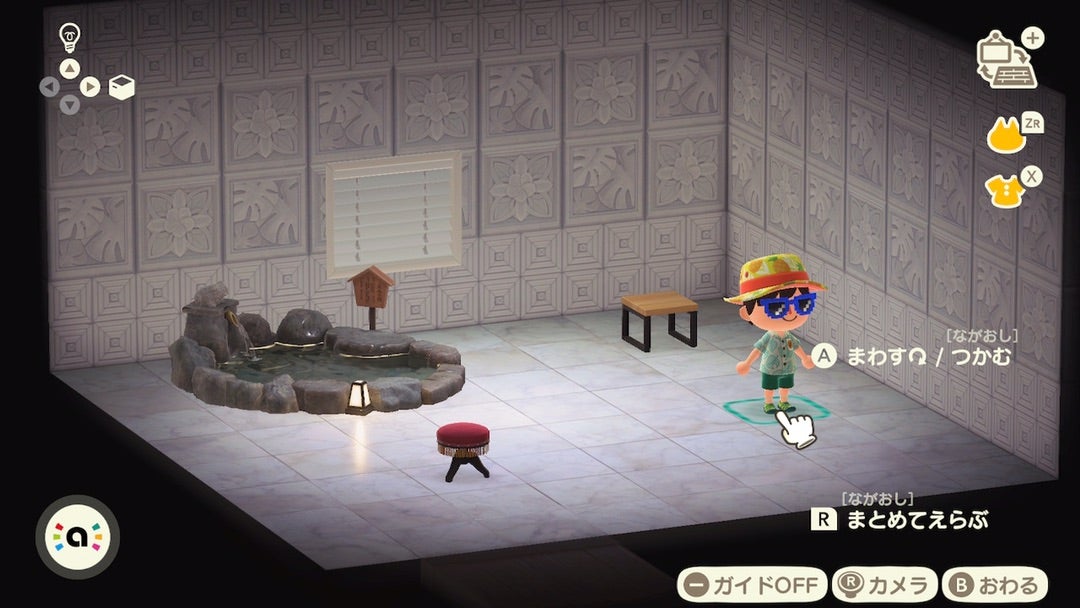The height and width of the screenshot is (608, 1080).
Task: Select the yellow cat villager icon
Action: [1008, 134]
